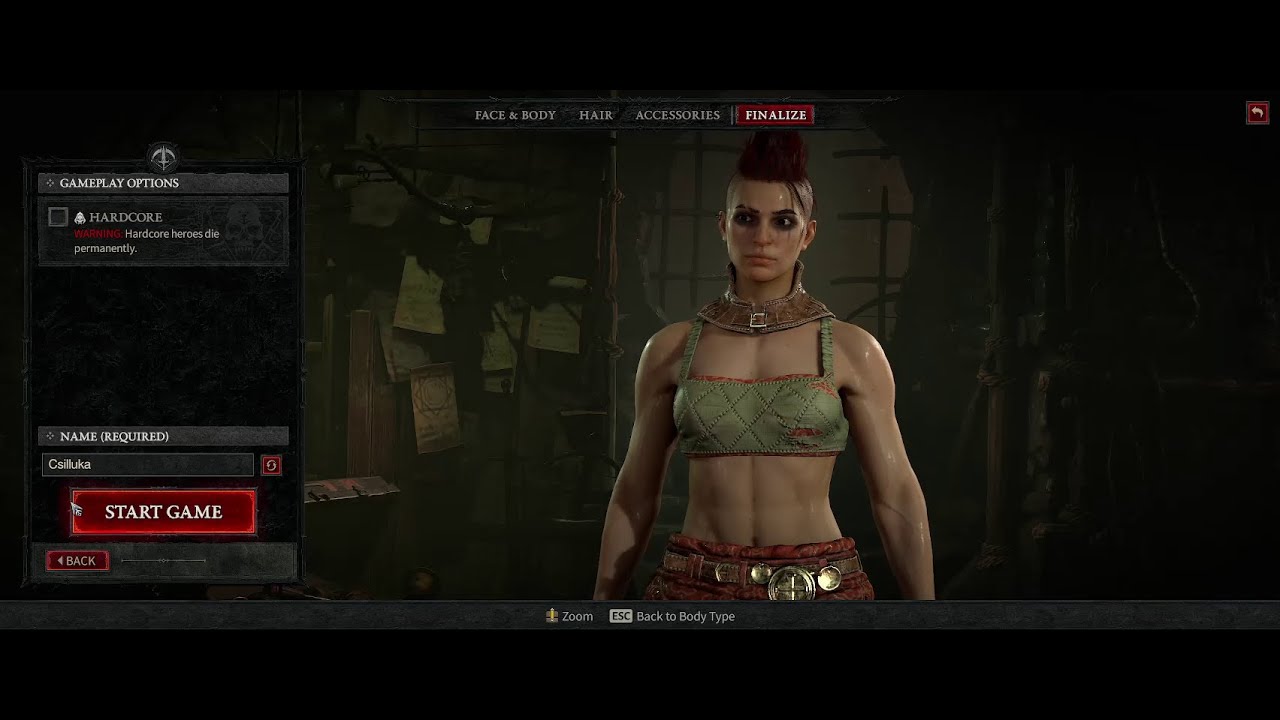The image size is (1280, 720).
Task: Open the Hair tab
Action: [x=596, y=115]
